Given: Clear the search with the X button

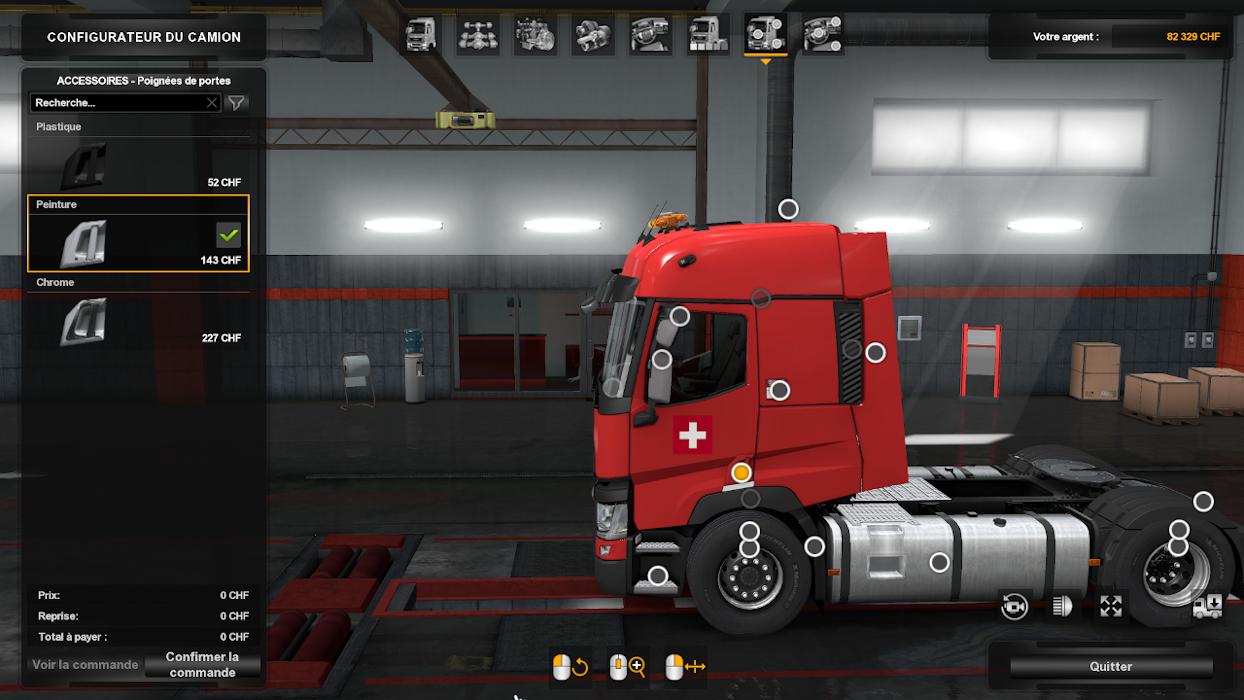Looking at the screenshot, I should 212,103.
